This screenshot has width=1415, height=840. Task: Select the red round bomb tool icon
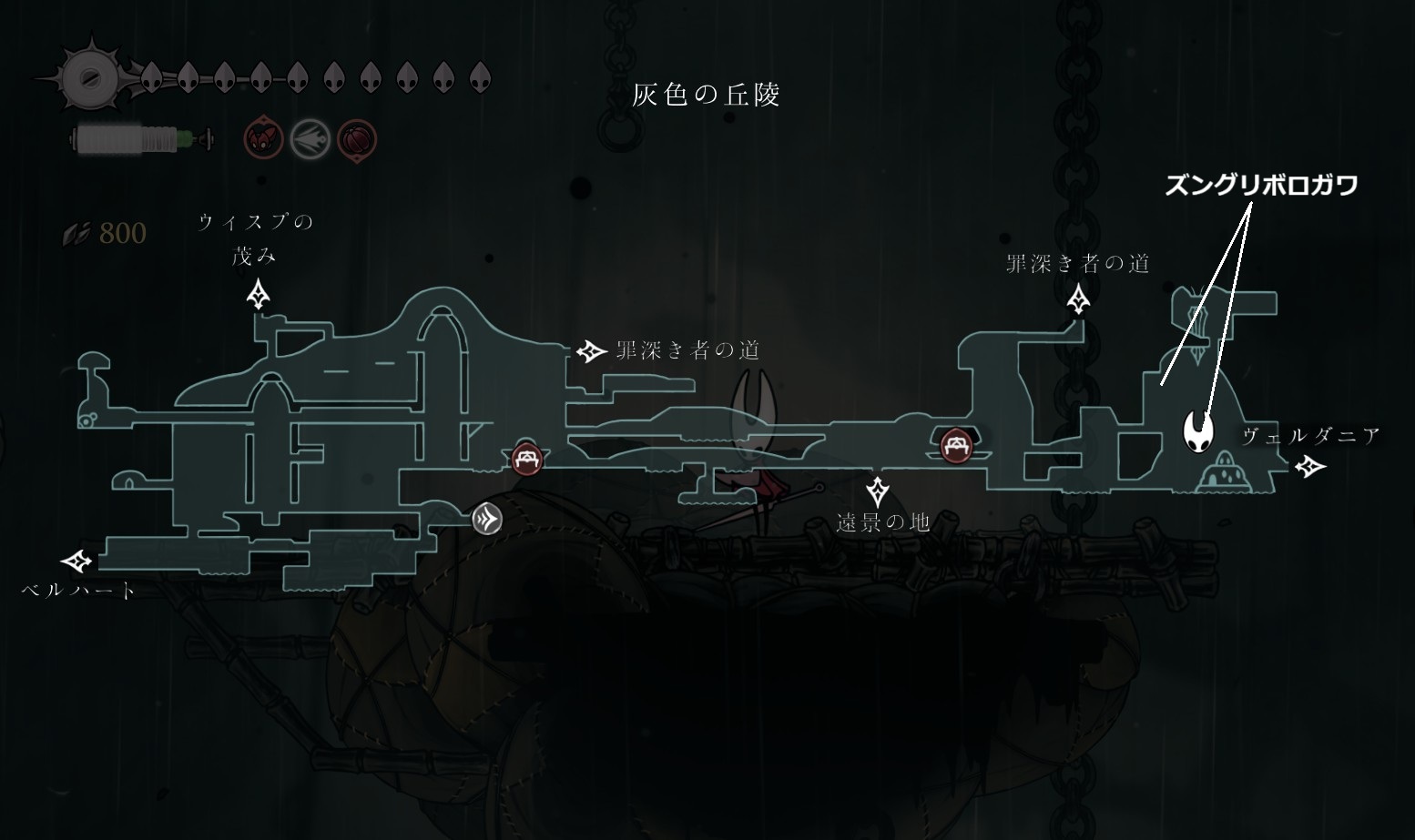coord(357,139)
